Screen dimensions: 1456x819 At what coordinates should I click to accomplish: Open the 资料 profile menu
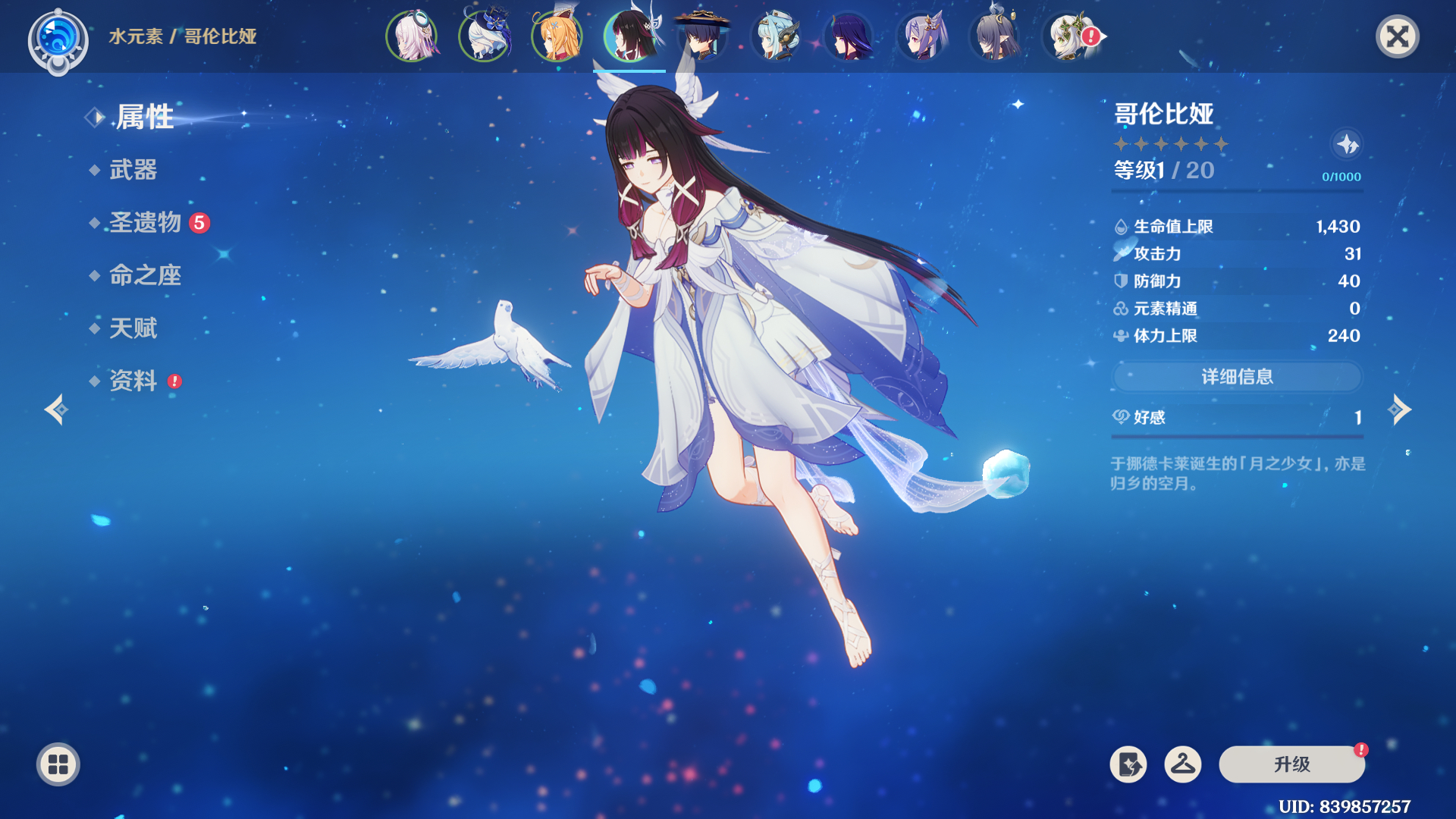[x=133, y=381]
